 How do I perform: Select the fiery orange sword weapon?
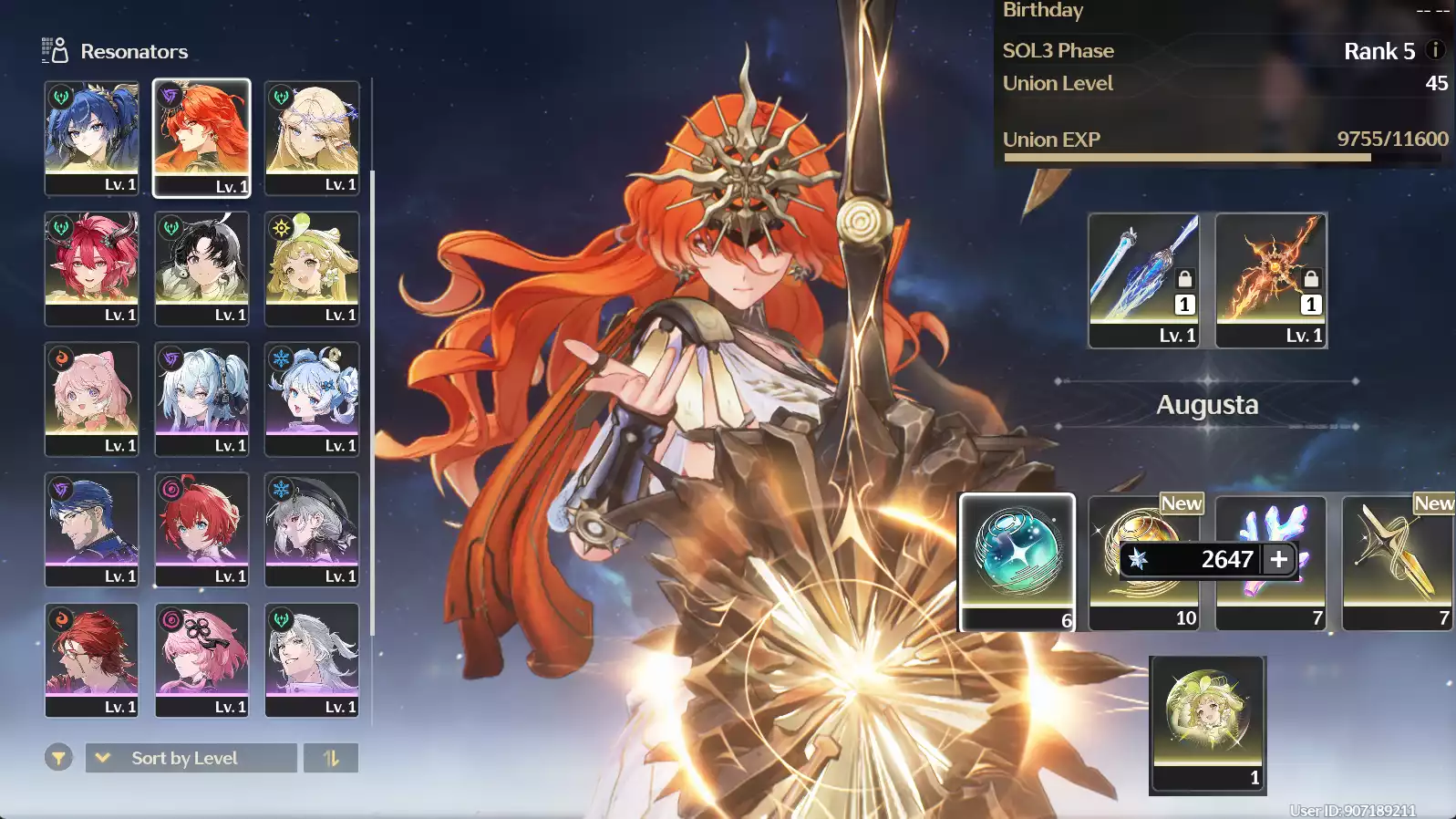point(1271,280)
